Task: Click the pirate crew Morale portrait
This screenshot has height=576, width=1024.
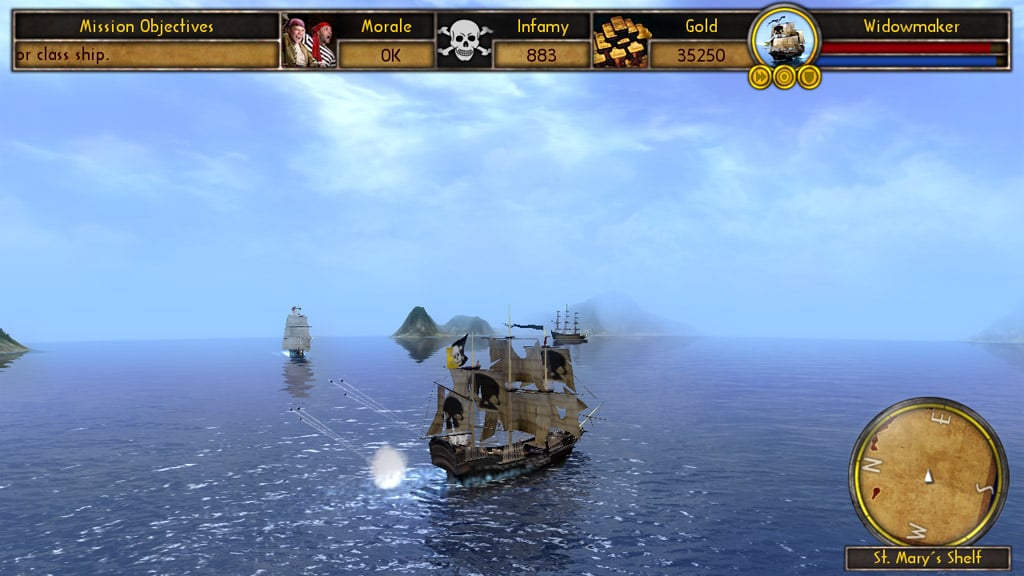Action: pos(309,42)
